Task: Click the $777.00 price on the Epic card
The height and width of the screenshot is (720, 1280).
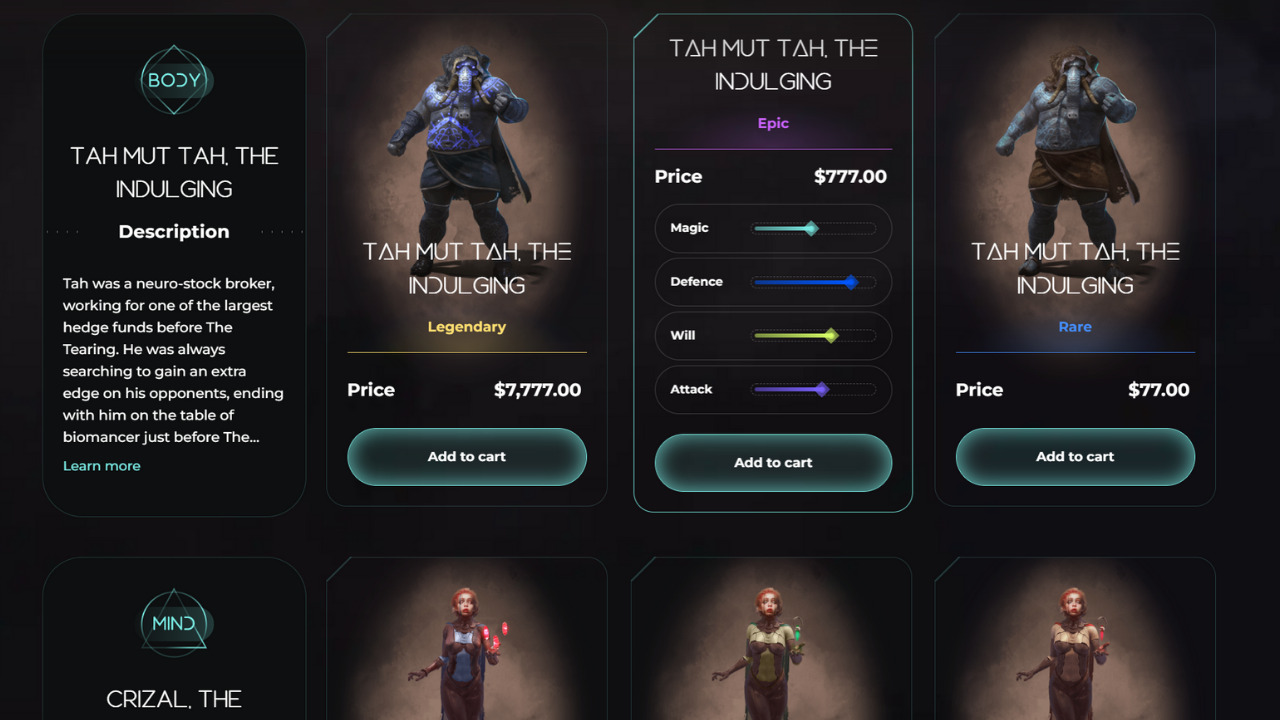Action: tap(850, 176)
